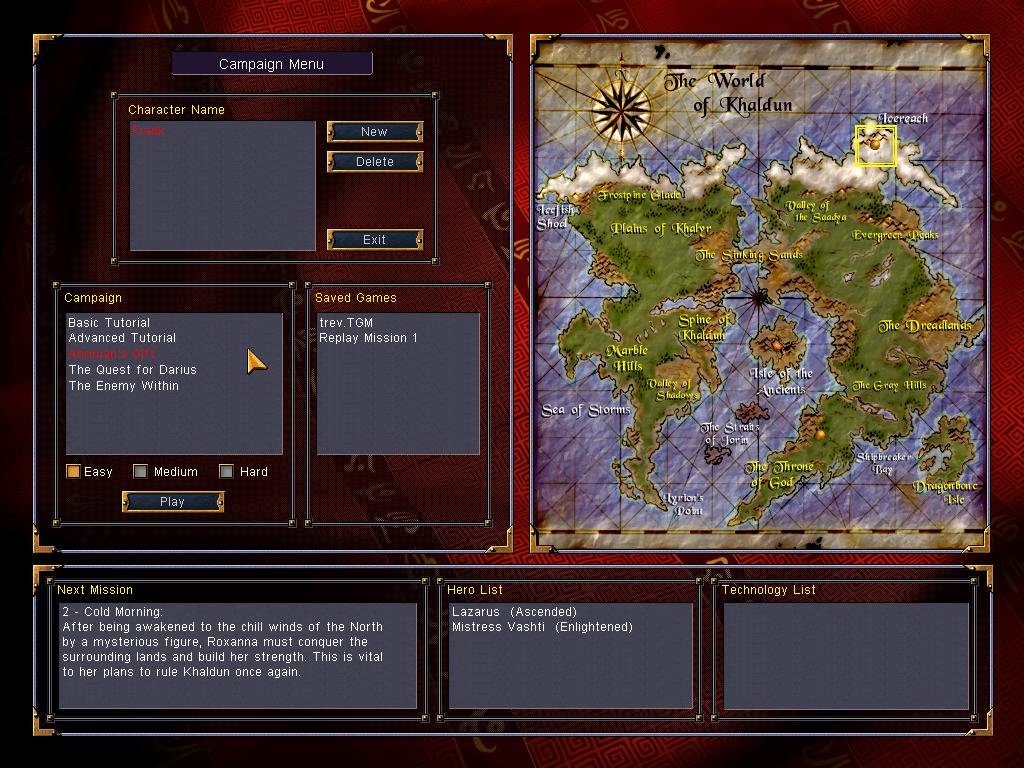1024x768 pixels.
Task: Set difficulty to Easy
Action: [73, 472]
